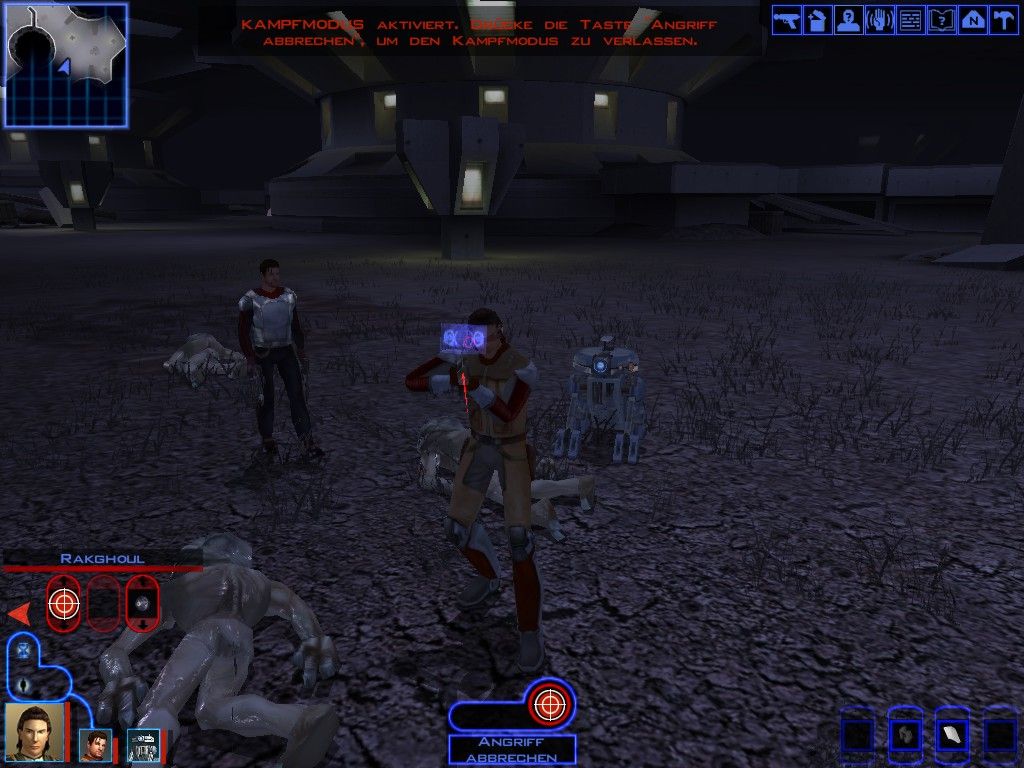1024x768 pixels.
Task: Choose the grenade action on the Rakghoul target
Action: pos(142,603)
